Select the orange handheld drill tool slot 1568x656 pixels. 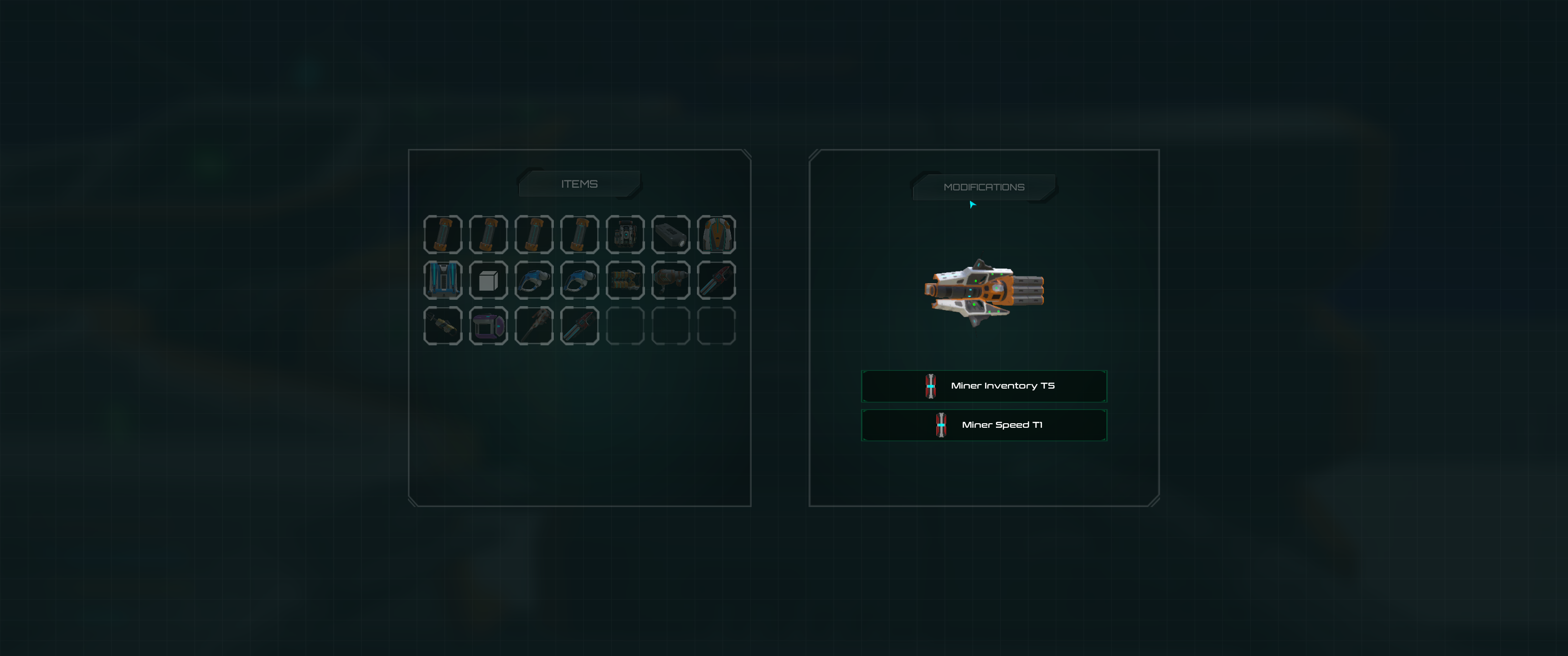point(670,281)
